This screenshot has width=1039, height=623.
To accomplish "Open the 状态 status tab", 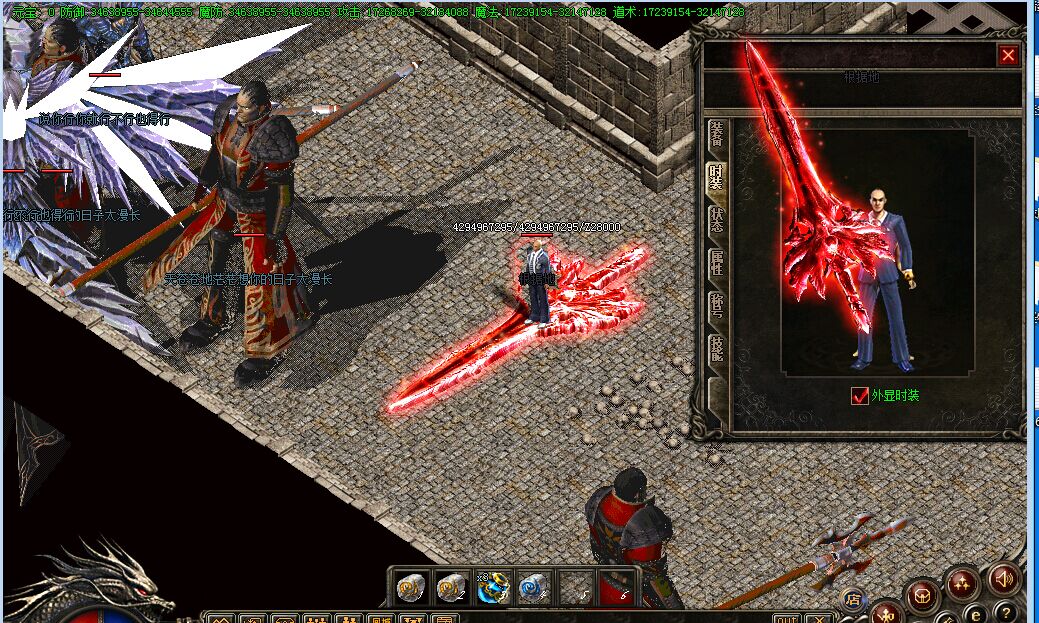I will [716, 220].
